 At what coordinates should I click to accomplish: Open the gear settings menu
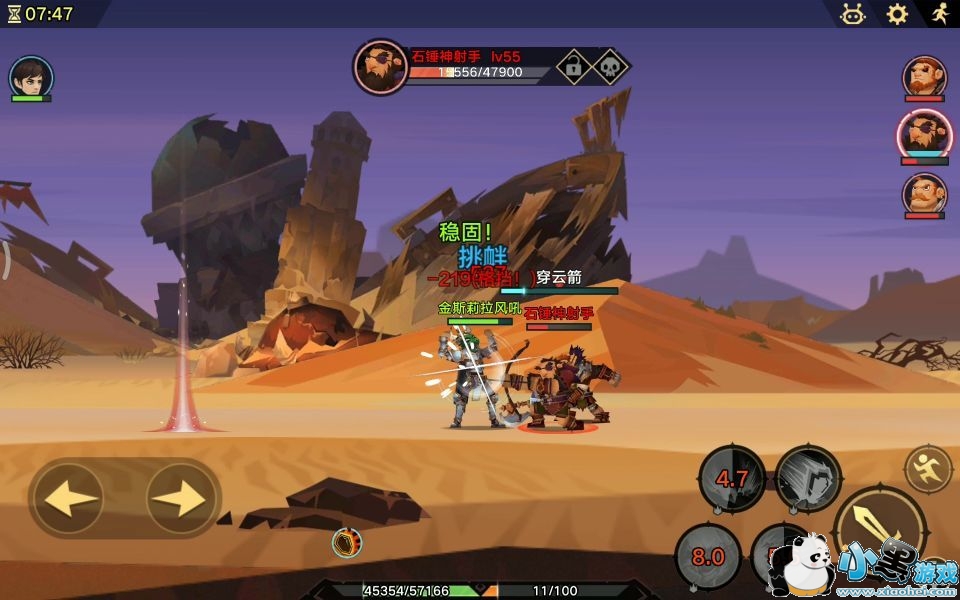(x=897, y=14)
